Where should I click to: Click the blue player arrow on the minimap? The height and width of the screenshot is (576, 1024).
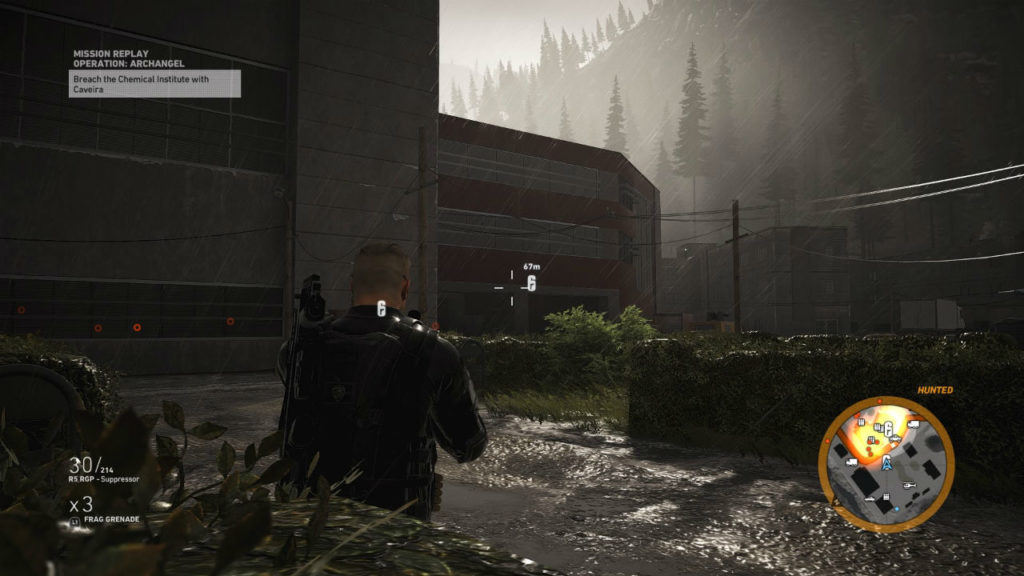[x=885, y=462]
